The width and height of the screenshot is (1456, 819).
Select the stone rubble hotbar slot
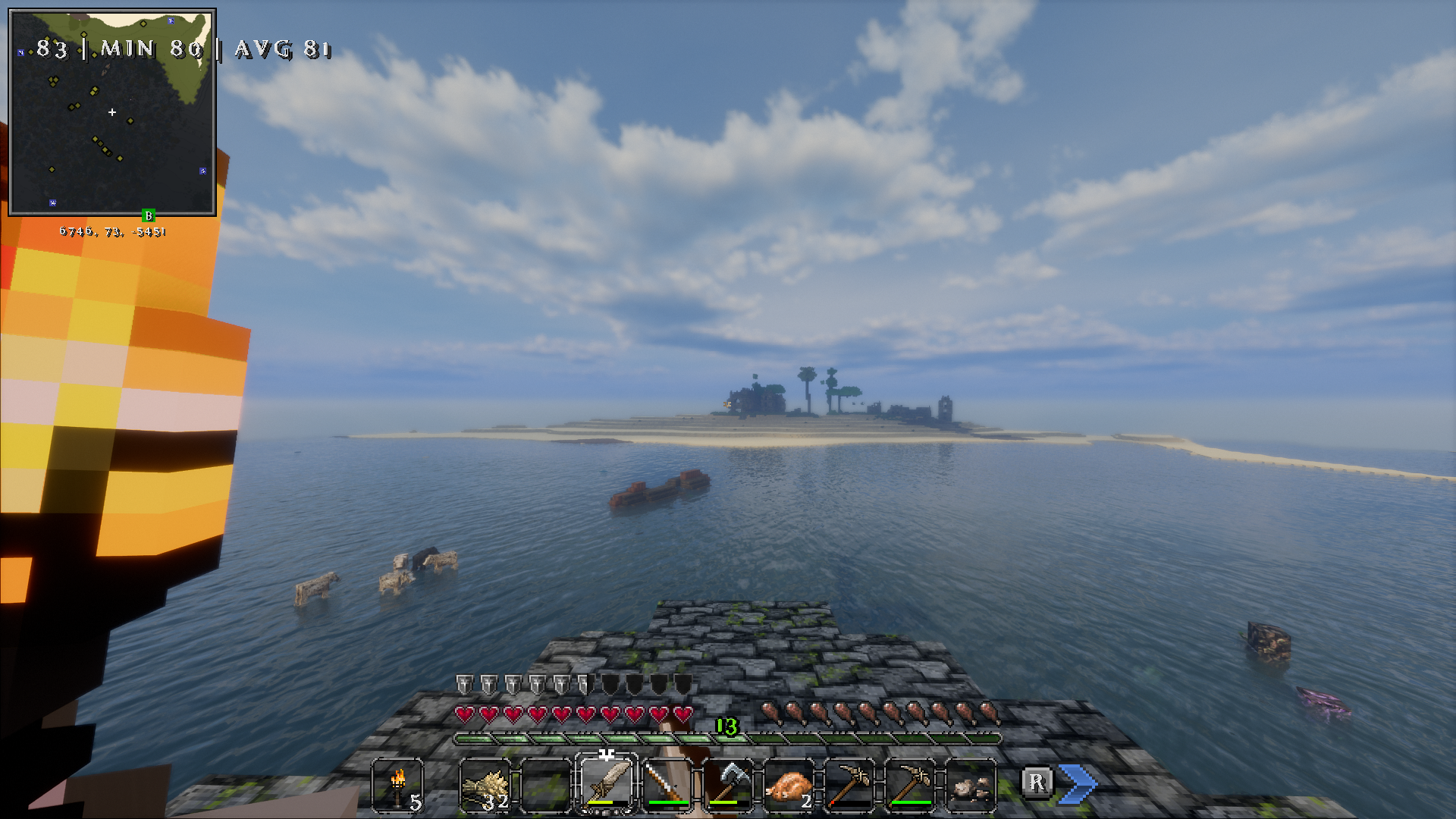[x=971, y=784]
